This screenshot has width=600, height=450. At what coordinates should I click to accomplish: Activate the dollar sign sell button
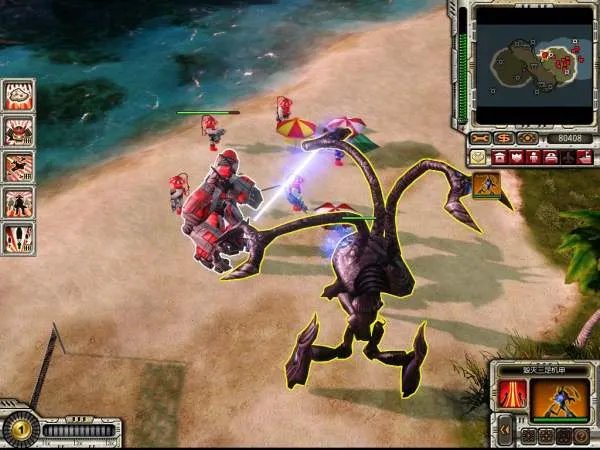(x=504, y=138)
